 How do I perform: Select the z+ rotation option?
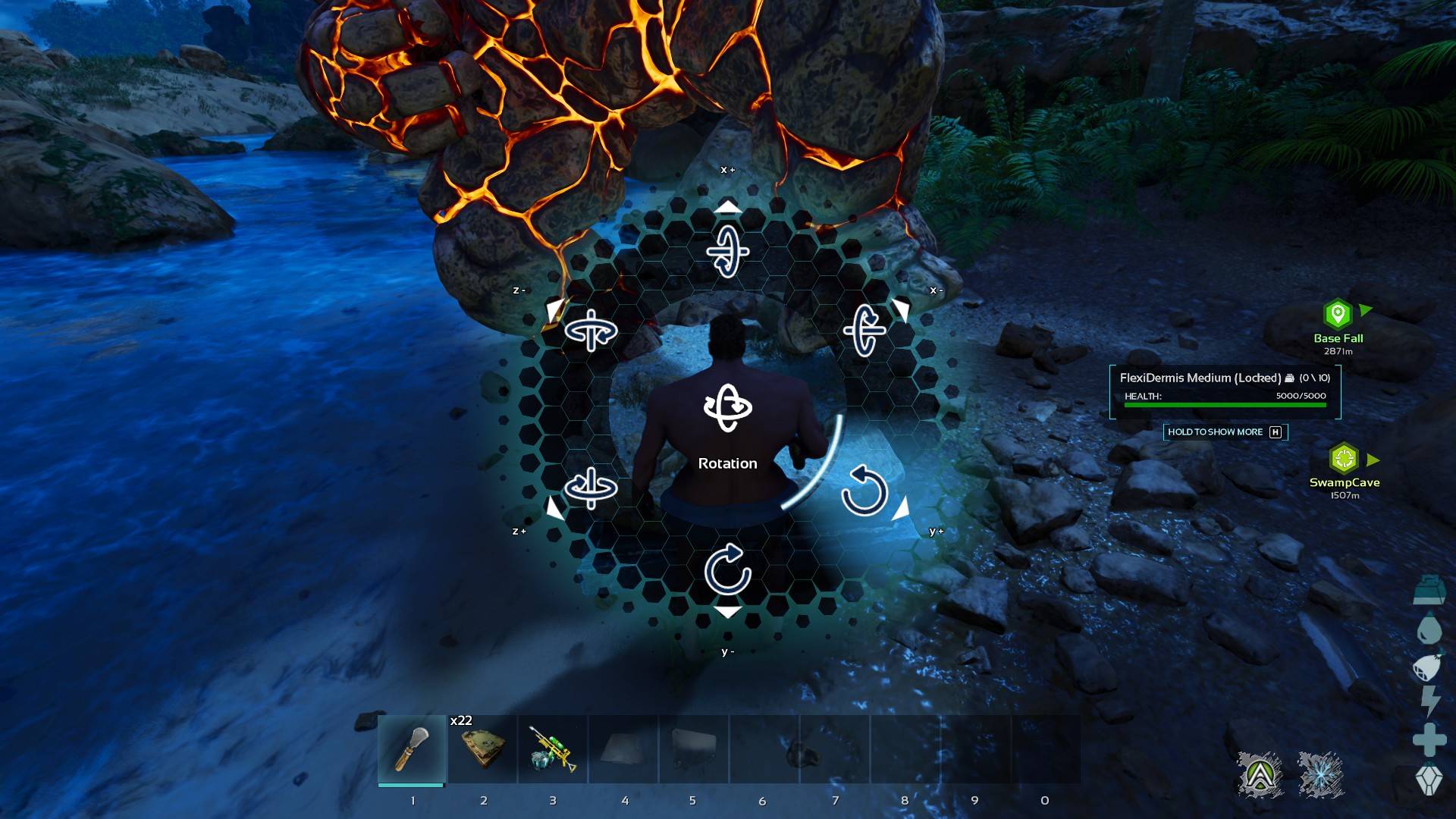click(591, 487)
